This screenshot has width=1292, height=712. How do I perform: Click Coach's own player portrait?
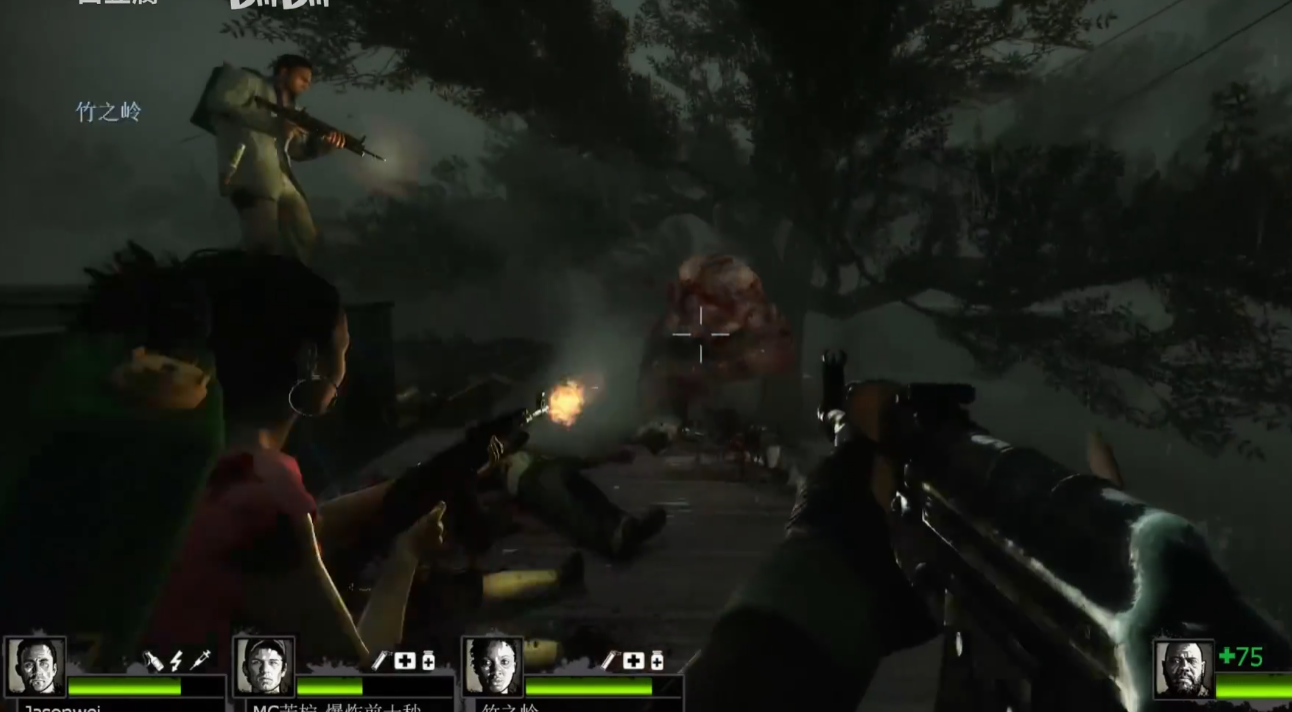click(x=1184, y=669)
